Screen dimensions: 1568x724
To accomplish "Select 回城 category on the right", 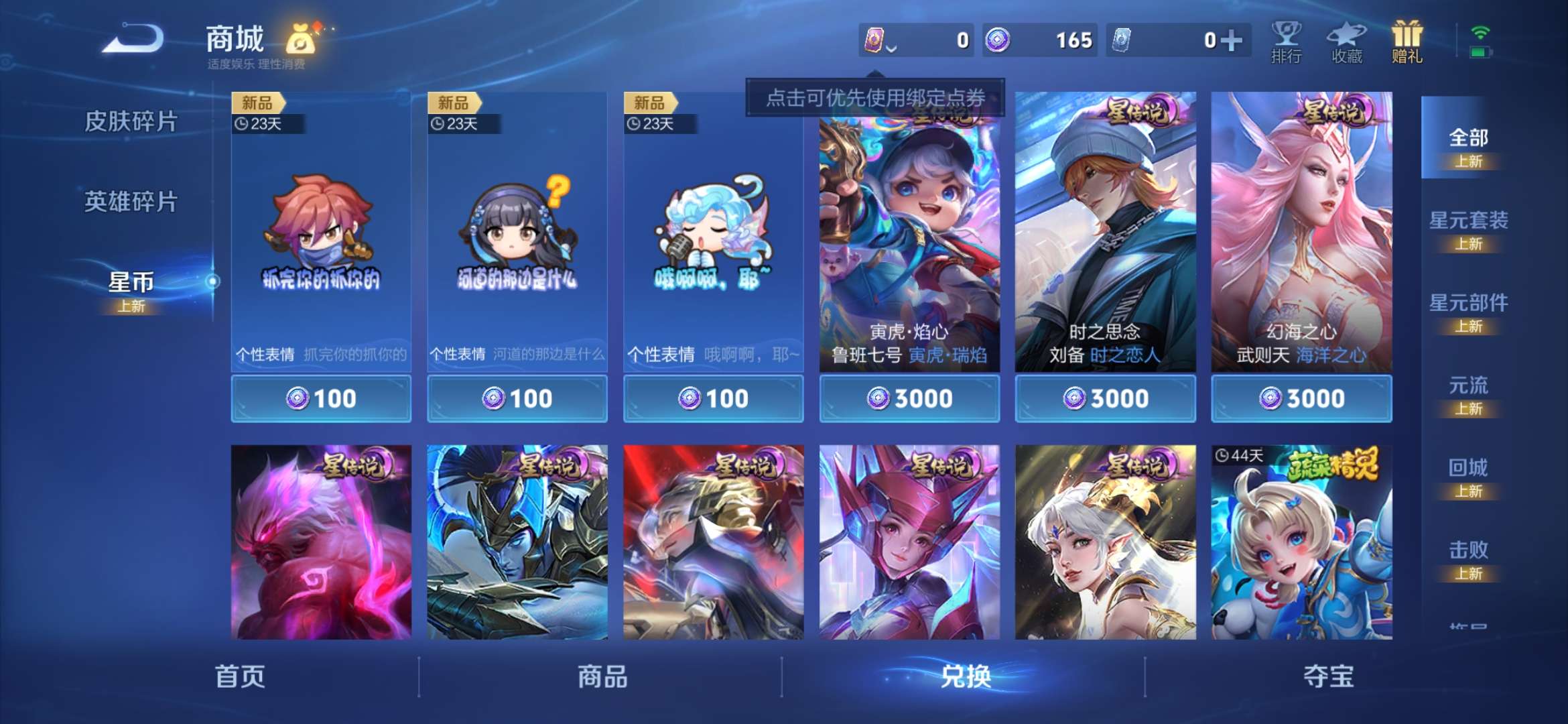I will (1467, 468).
